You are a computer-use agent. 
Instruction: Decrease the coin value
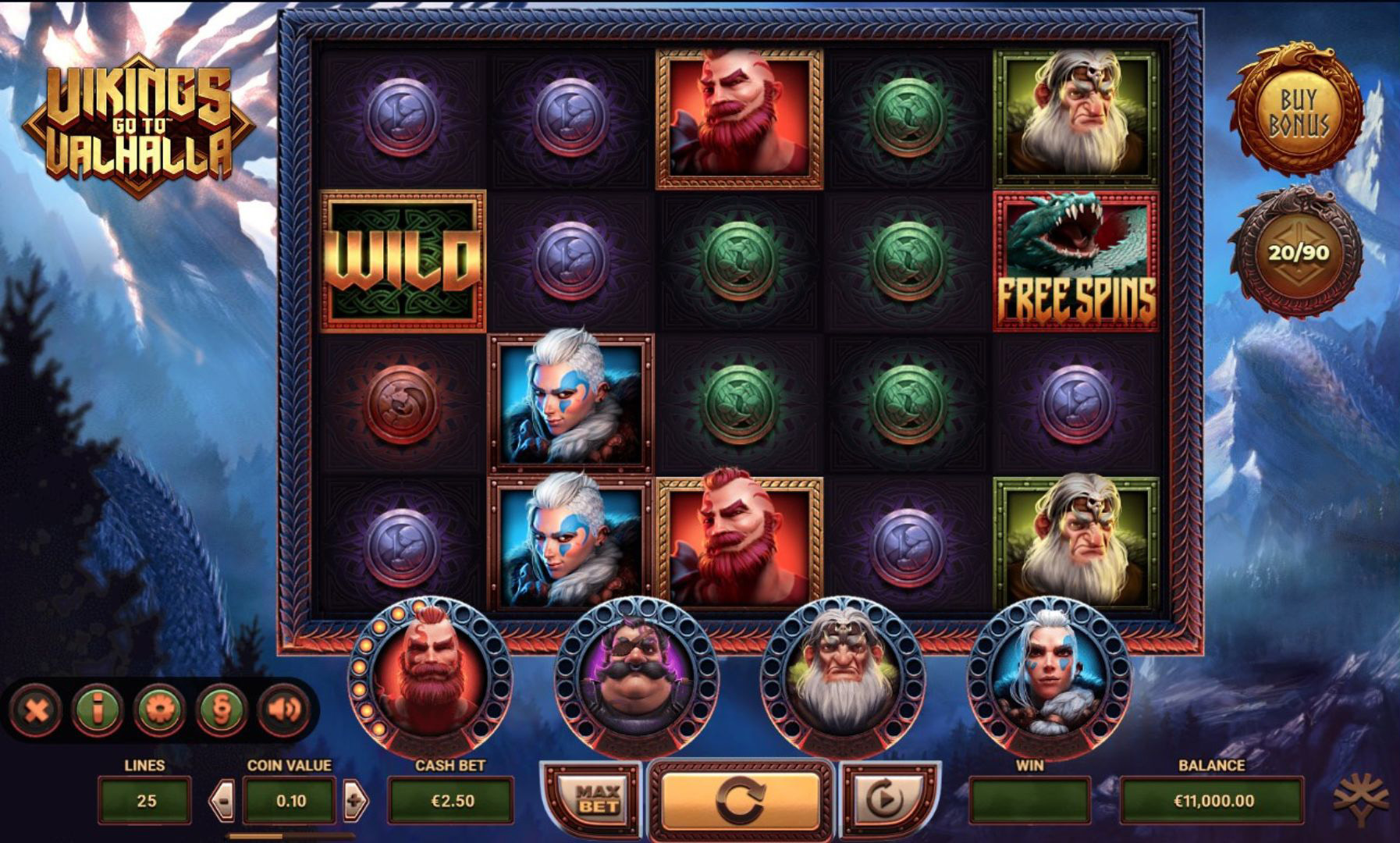click(x=222, y=800)
